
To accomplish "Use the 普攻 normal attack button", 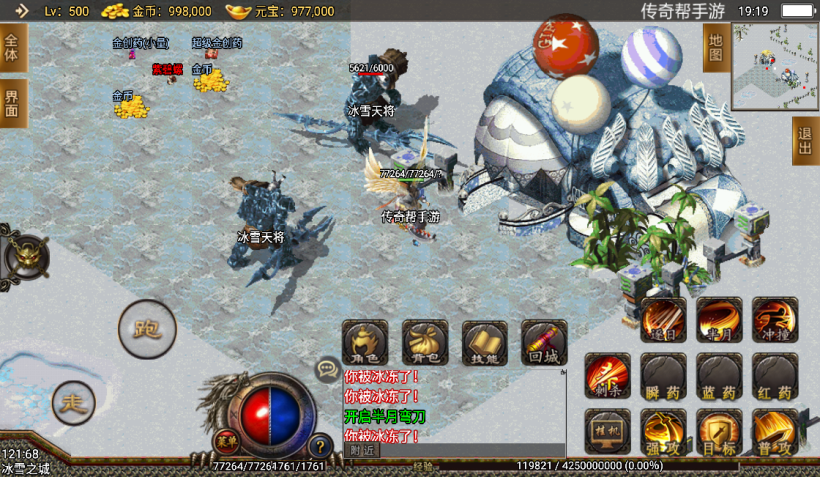I will pyautogui.click(x=775, y=432).
